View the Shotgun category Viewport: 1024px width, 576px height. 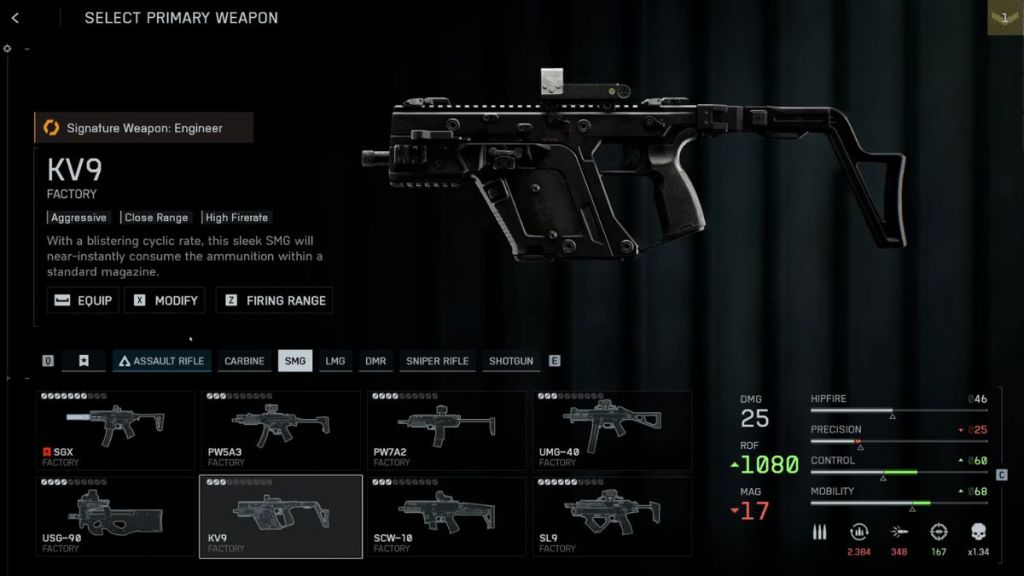coord(511,361)
